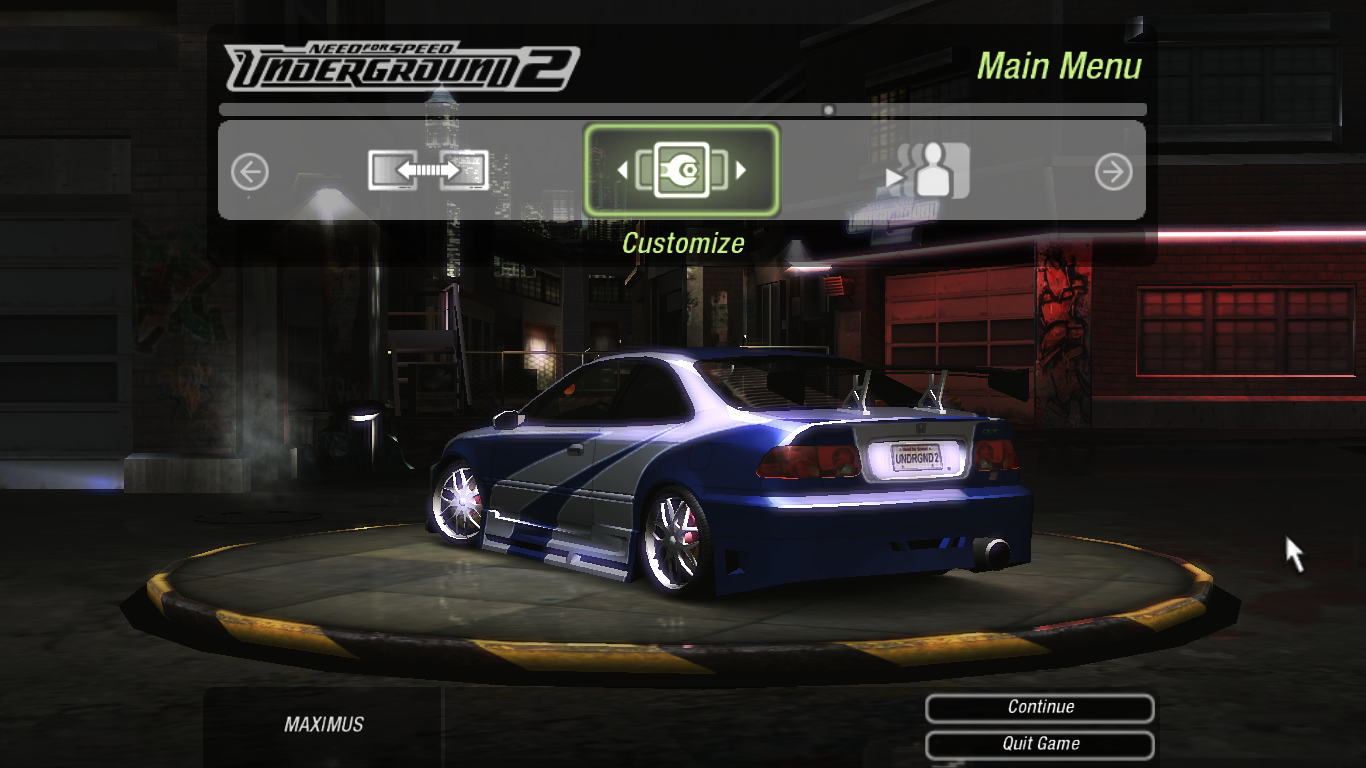Select the Customize menu entry
Image resolution: width=1366 pixels, height=768 pixels.
(x=683, y=243)
